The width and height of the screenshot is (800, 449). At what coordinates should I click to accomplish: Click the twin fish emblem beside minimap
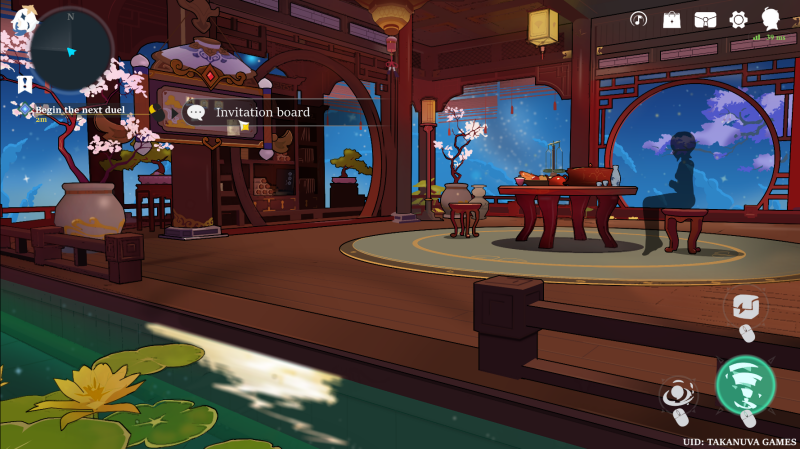[24, 19]
